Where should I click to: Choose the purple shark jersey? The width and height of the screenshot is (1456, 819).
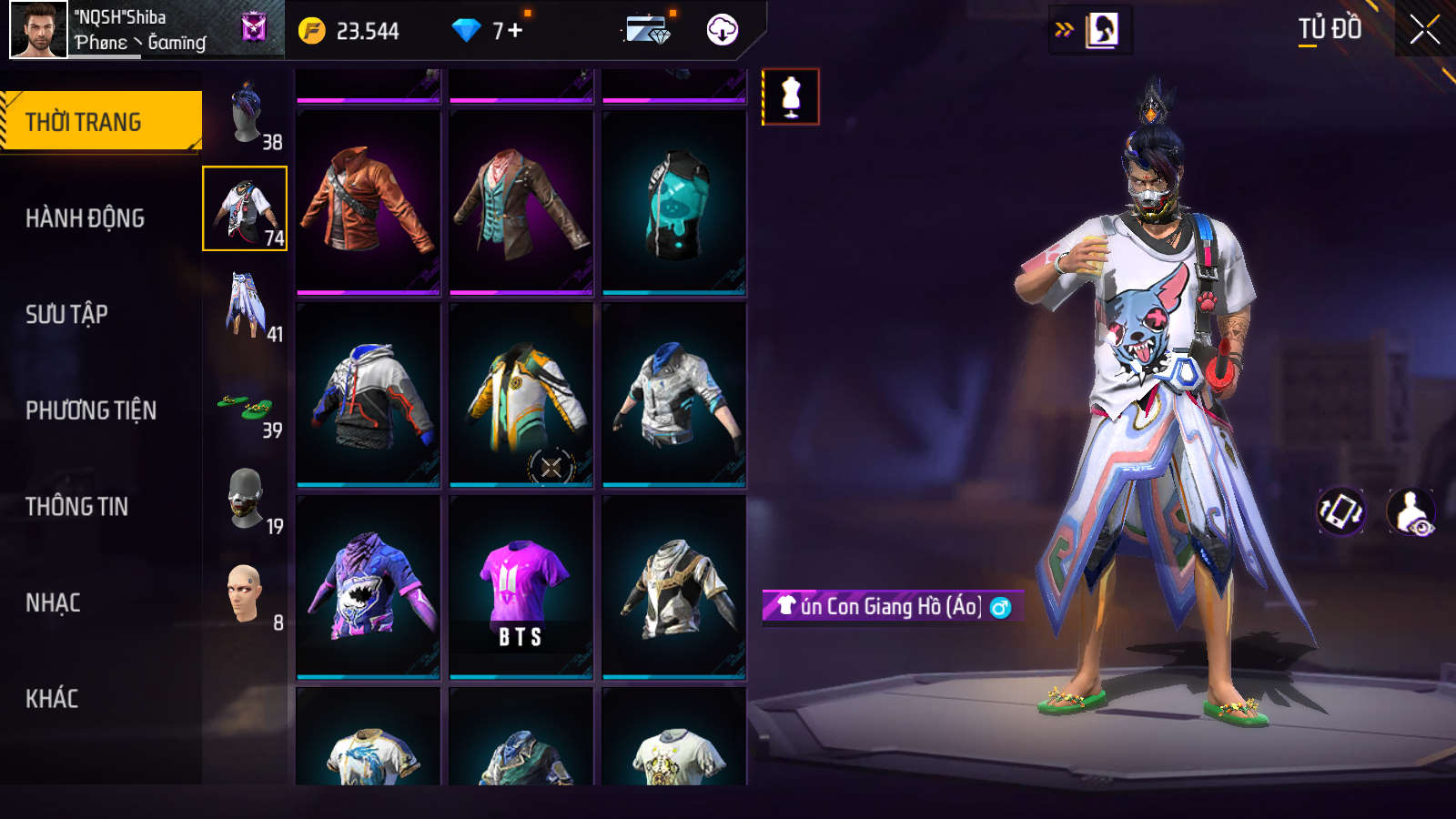tap(368, 587)
